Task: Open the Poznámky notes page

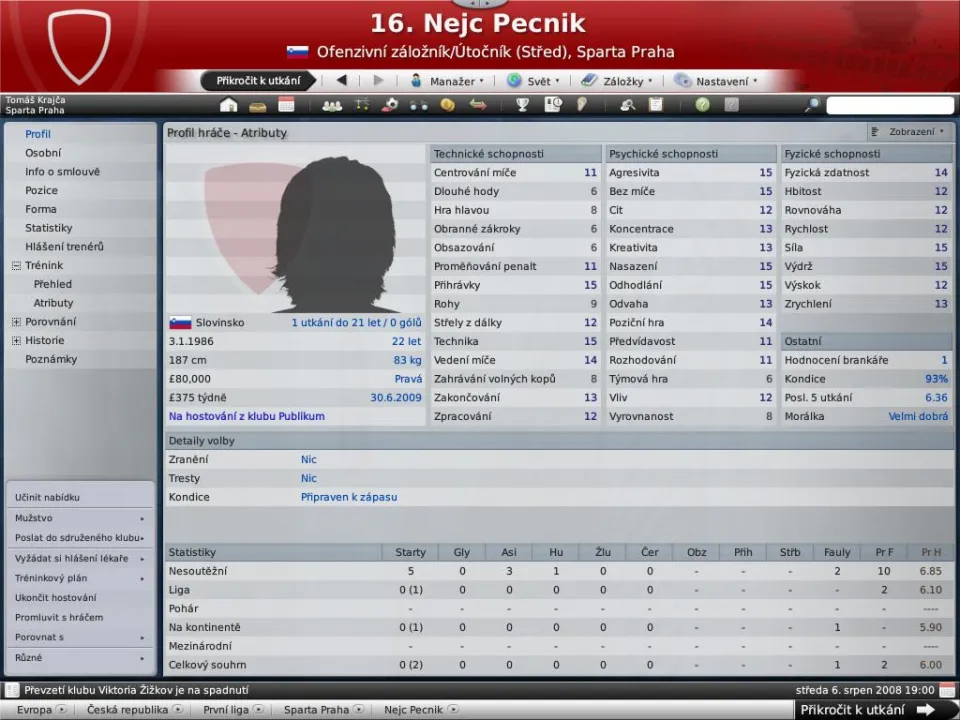Action: pos(51,359)
